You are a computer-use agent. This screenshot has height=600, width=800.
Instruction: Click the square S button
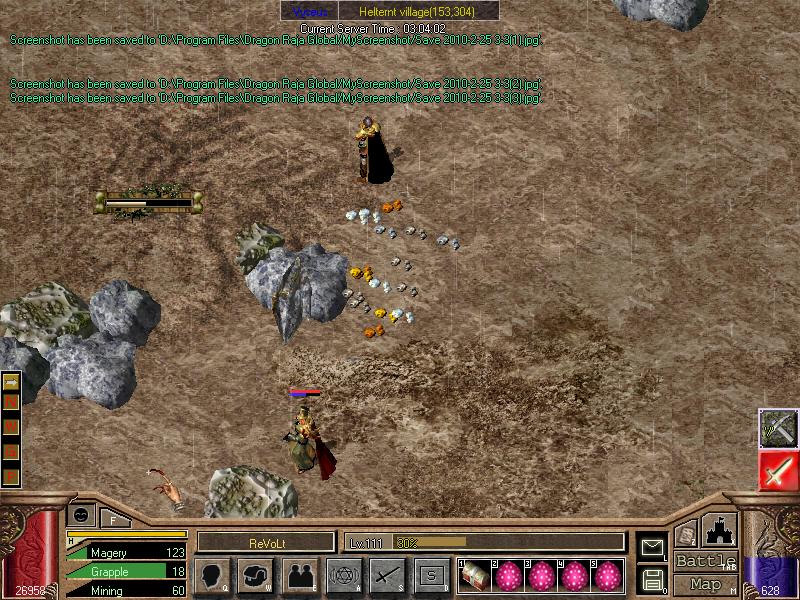pyautogui.click(x=431, y=575)
